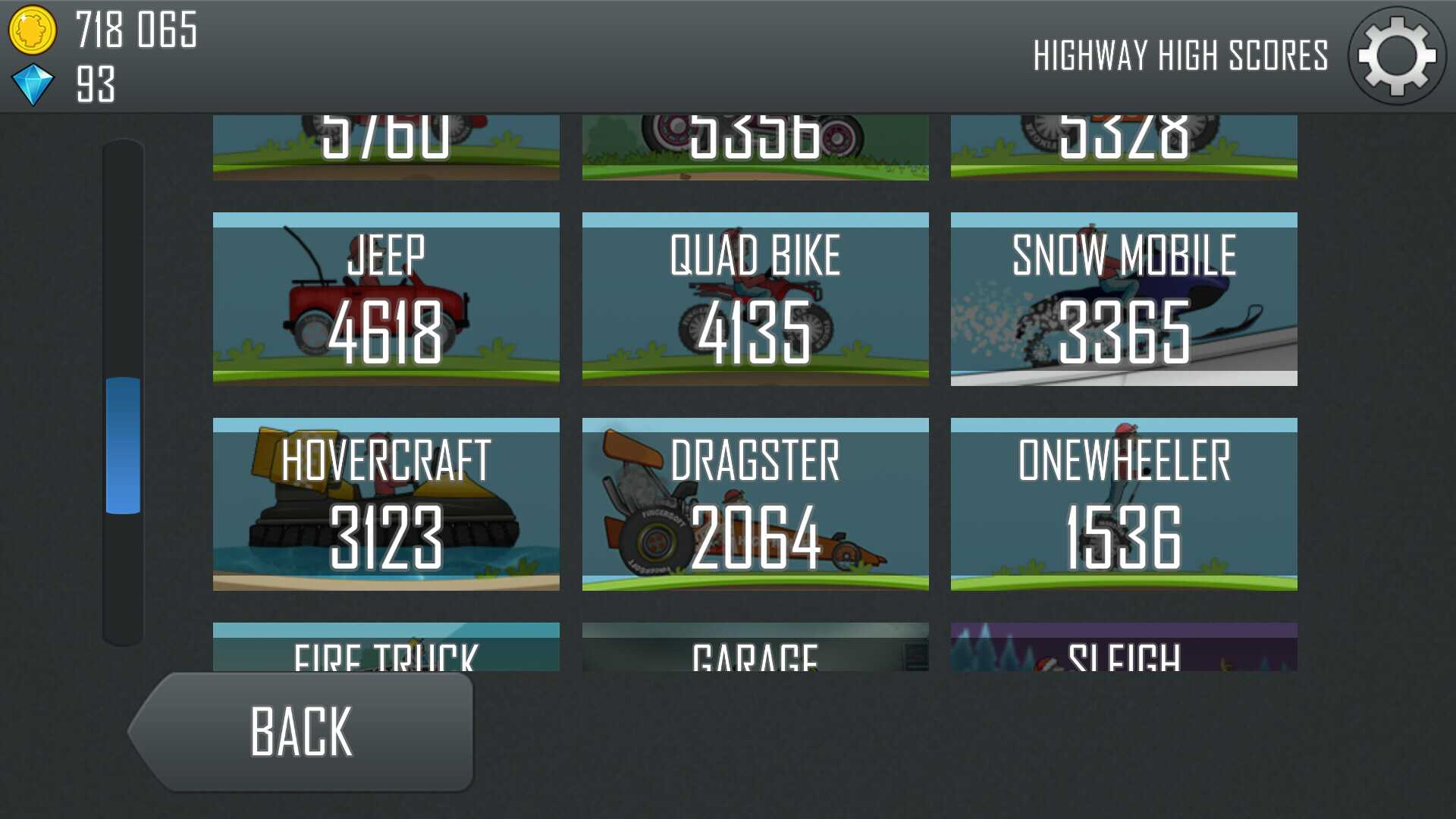The image size is (1456, 819).
Task: Pick the Hovercraft score tile
Action: tap(386, 504)
